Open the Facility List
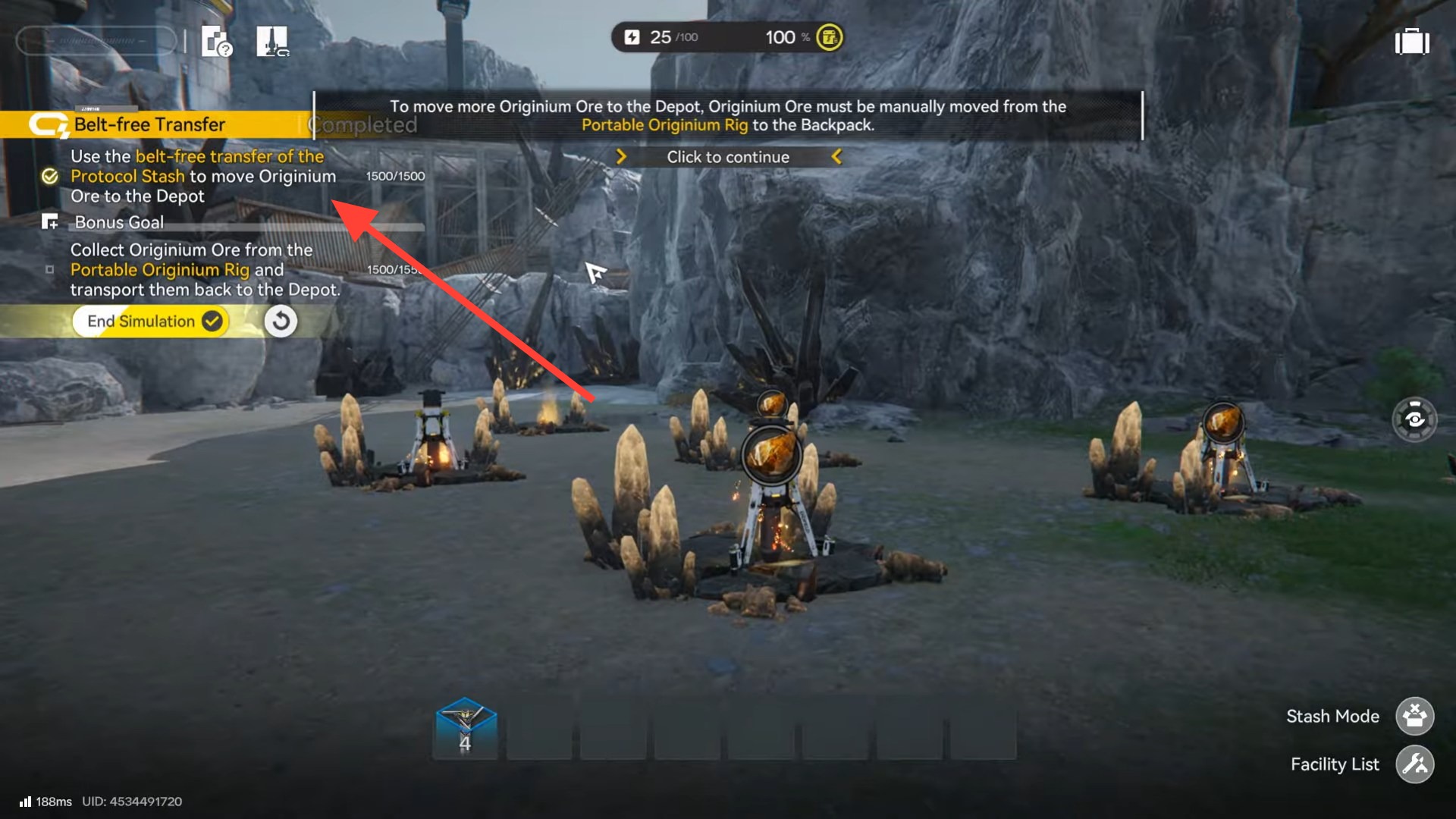Image resolution: width=1456 pixels, height=819 pixels. [x=1414, y=764]
